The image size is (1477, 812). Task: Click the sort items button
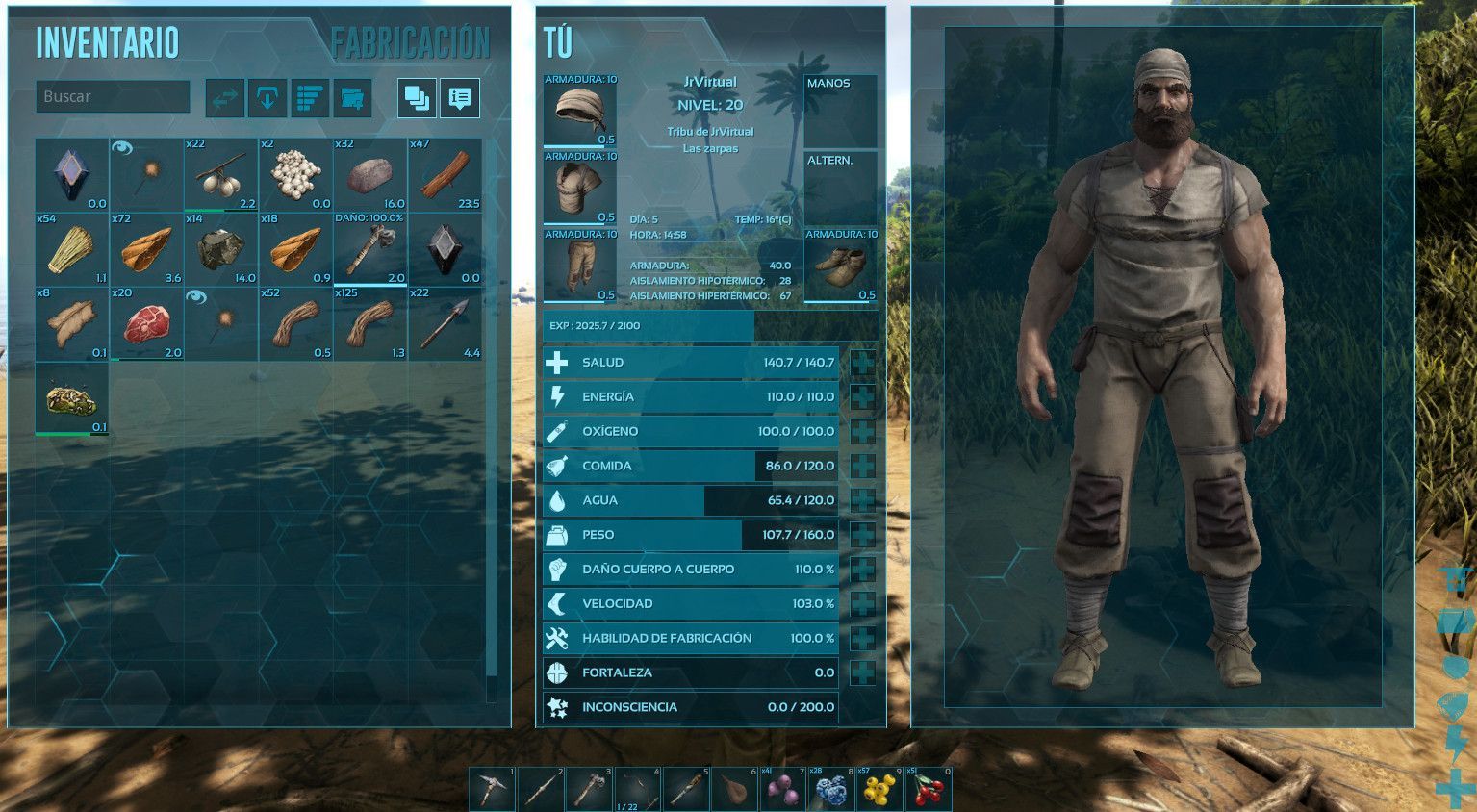tap(310, 97)
